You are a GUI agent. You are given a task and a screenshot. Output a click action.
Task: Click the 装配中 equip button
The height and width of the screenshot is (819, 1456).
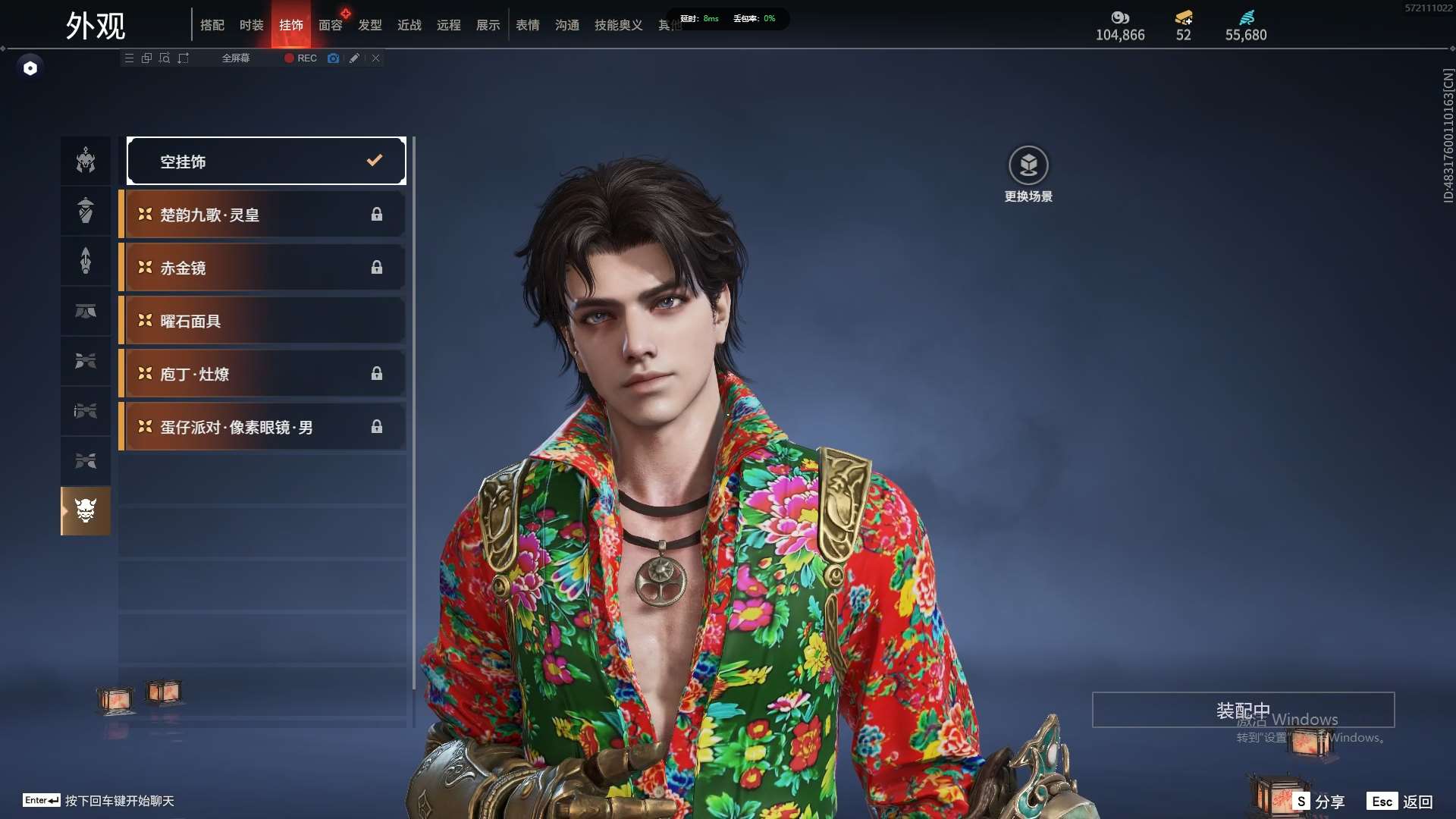click(1243, 710)
